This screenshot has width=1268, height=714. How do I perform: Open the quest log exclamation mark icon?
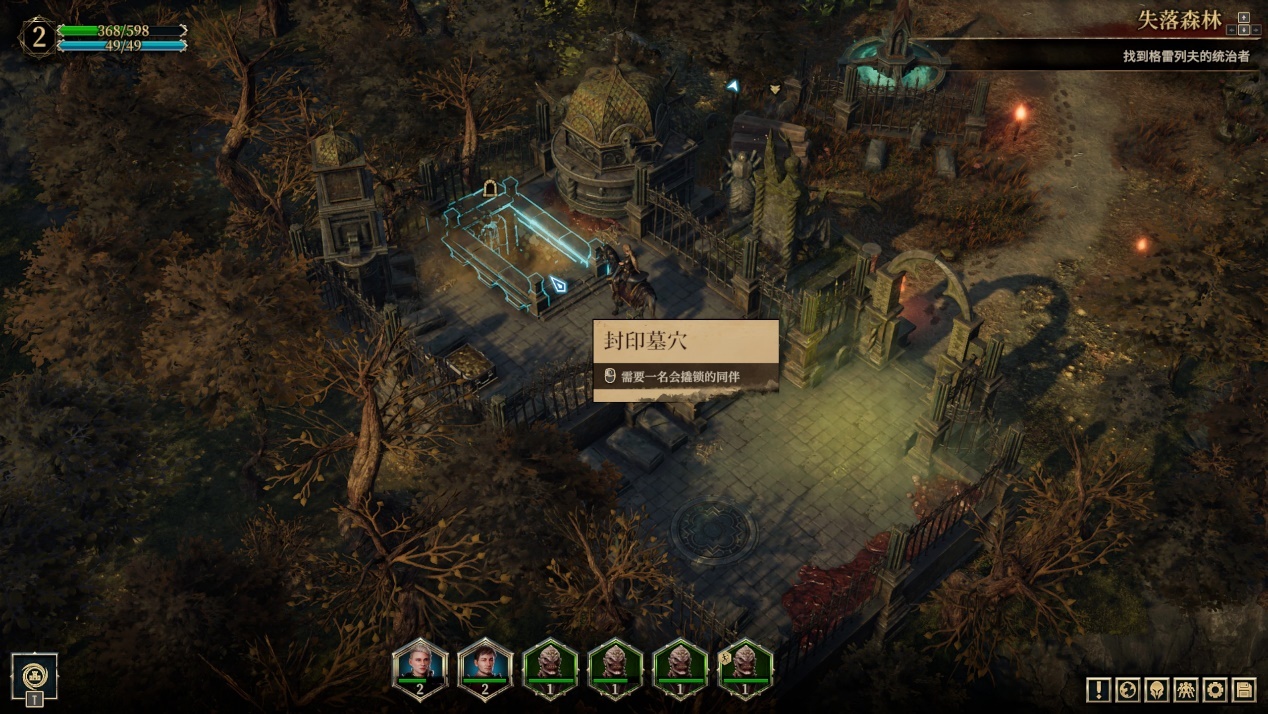pyautogui.click(x=1098, y=689)
